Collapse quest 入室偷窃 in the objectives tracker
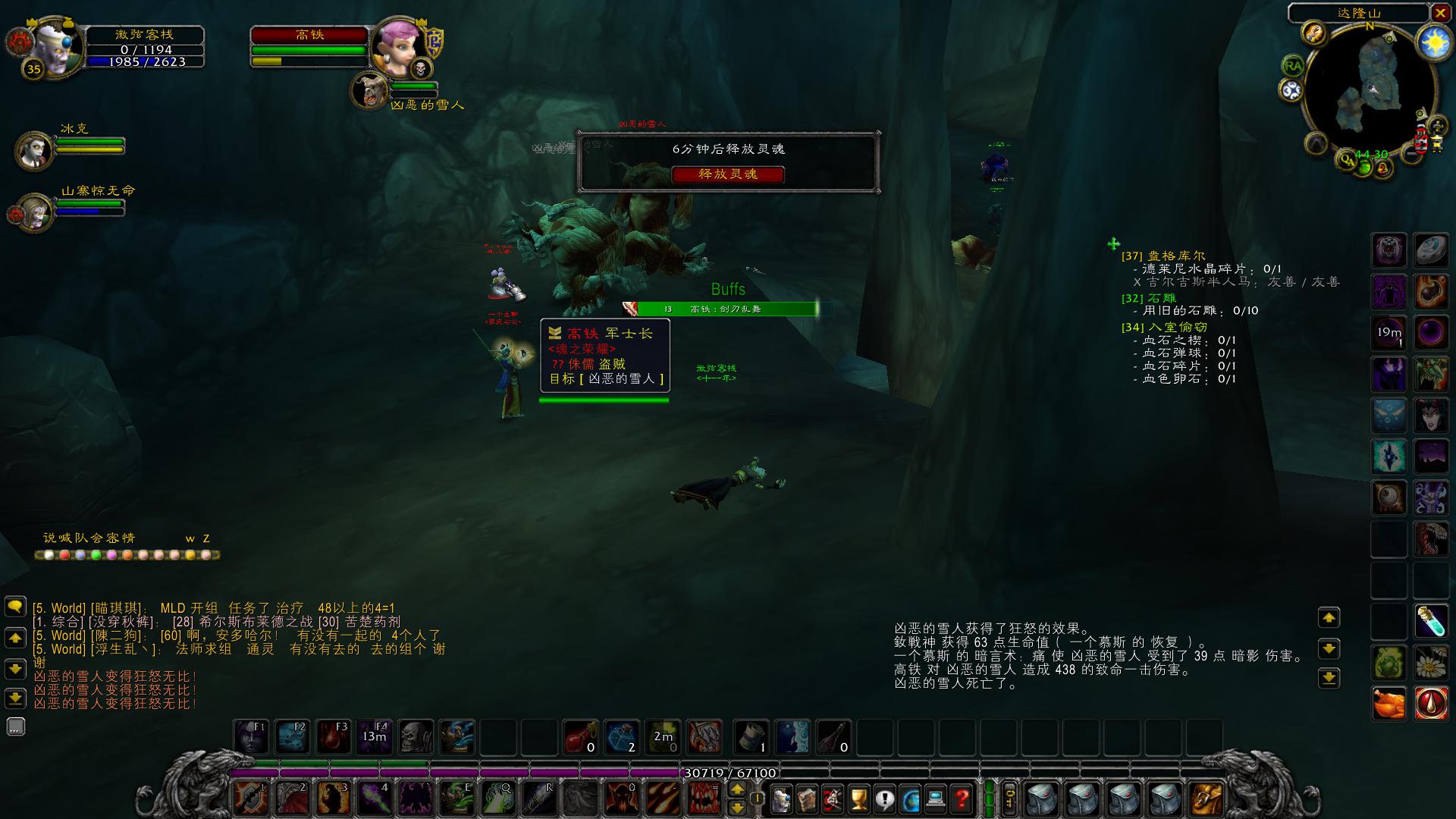The width and height of the screenshot is (1456, 819). (1163, 327)
